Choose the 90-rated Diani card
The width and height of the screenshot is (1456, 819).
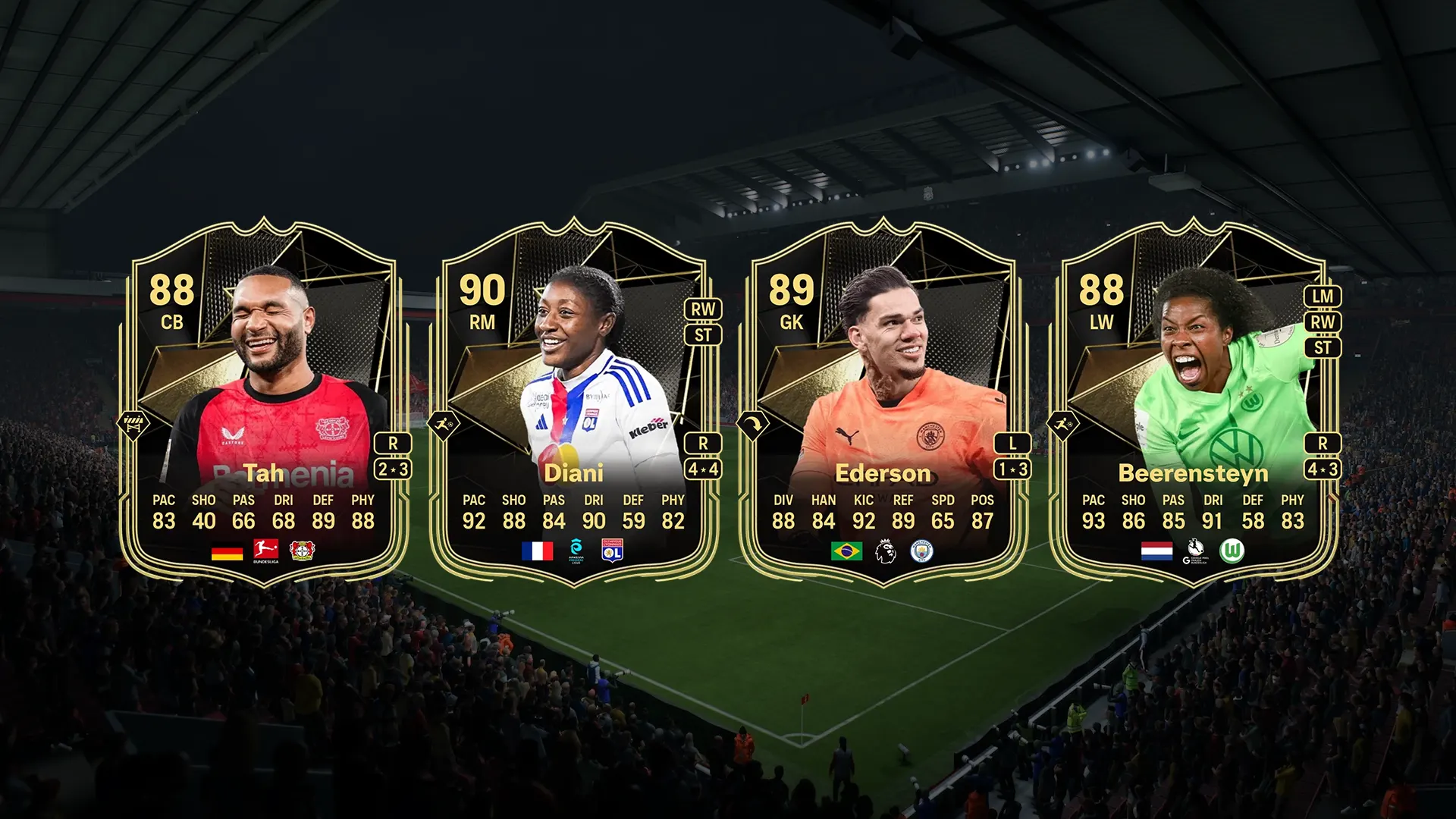[x=574, y=402]
